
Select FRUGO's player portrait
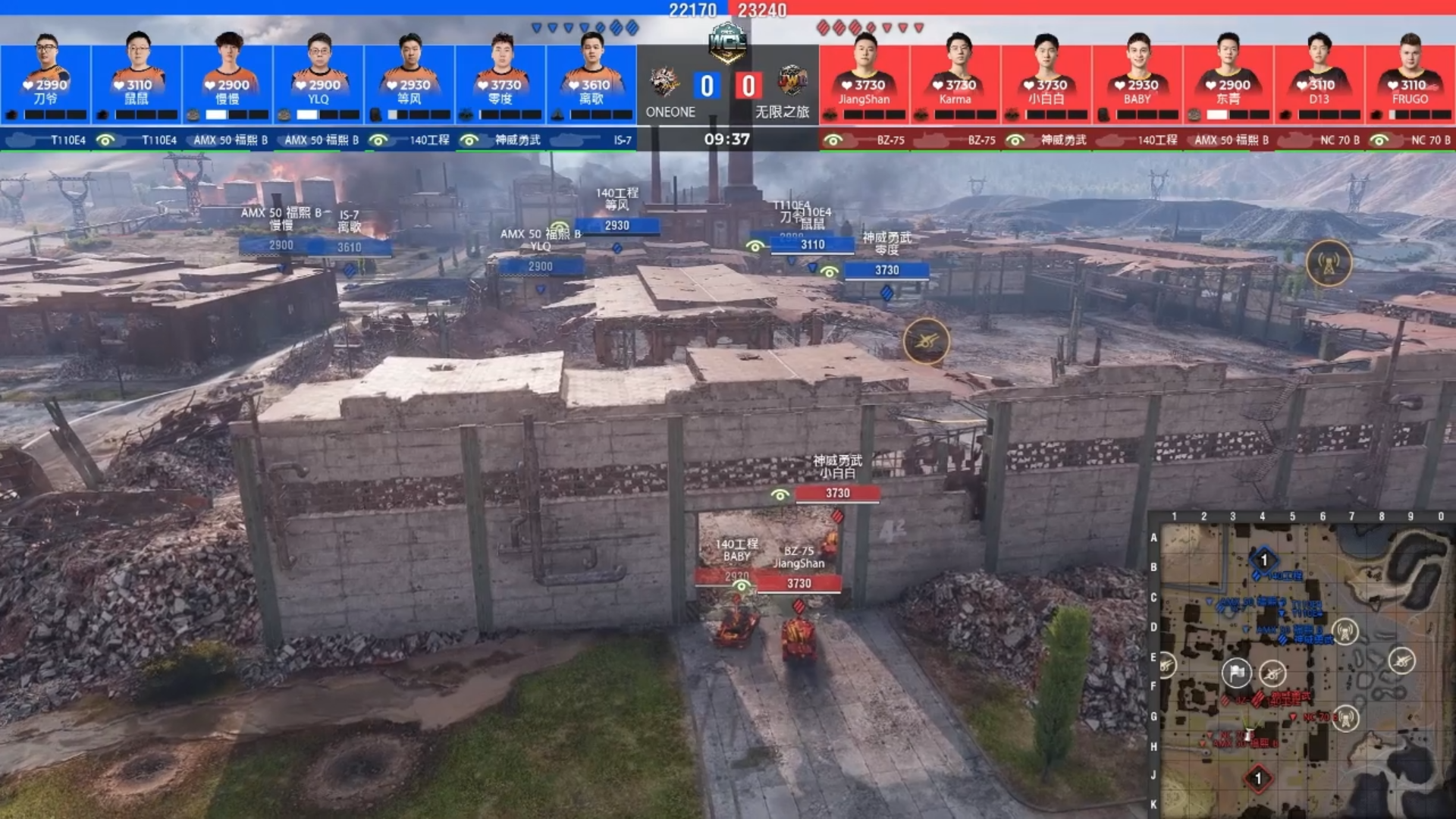[1410, 77]
